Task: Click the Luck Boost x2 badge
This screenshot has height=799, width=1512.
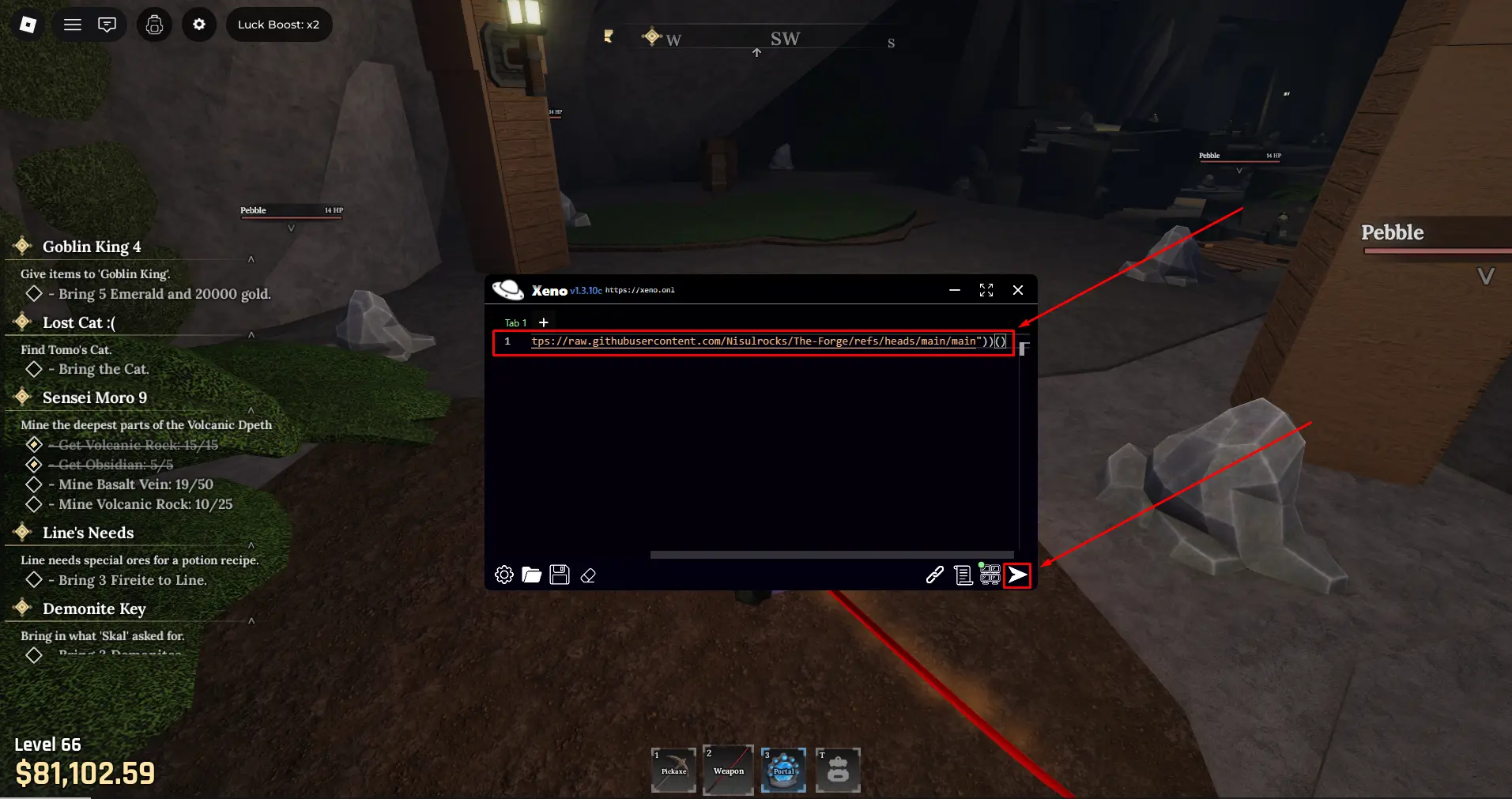Action: click(x=278, y=24)
